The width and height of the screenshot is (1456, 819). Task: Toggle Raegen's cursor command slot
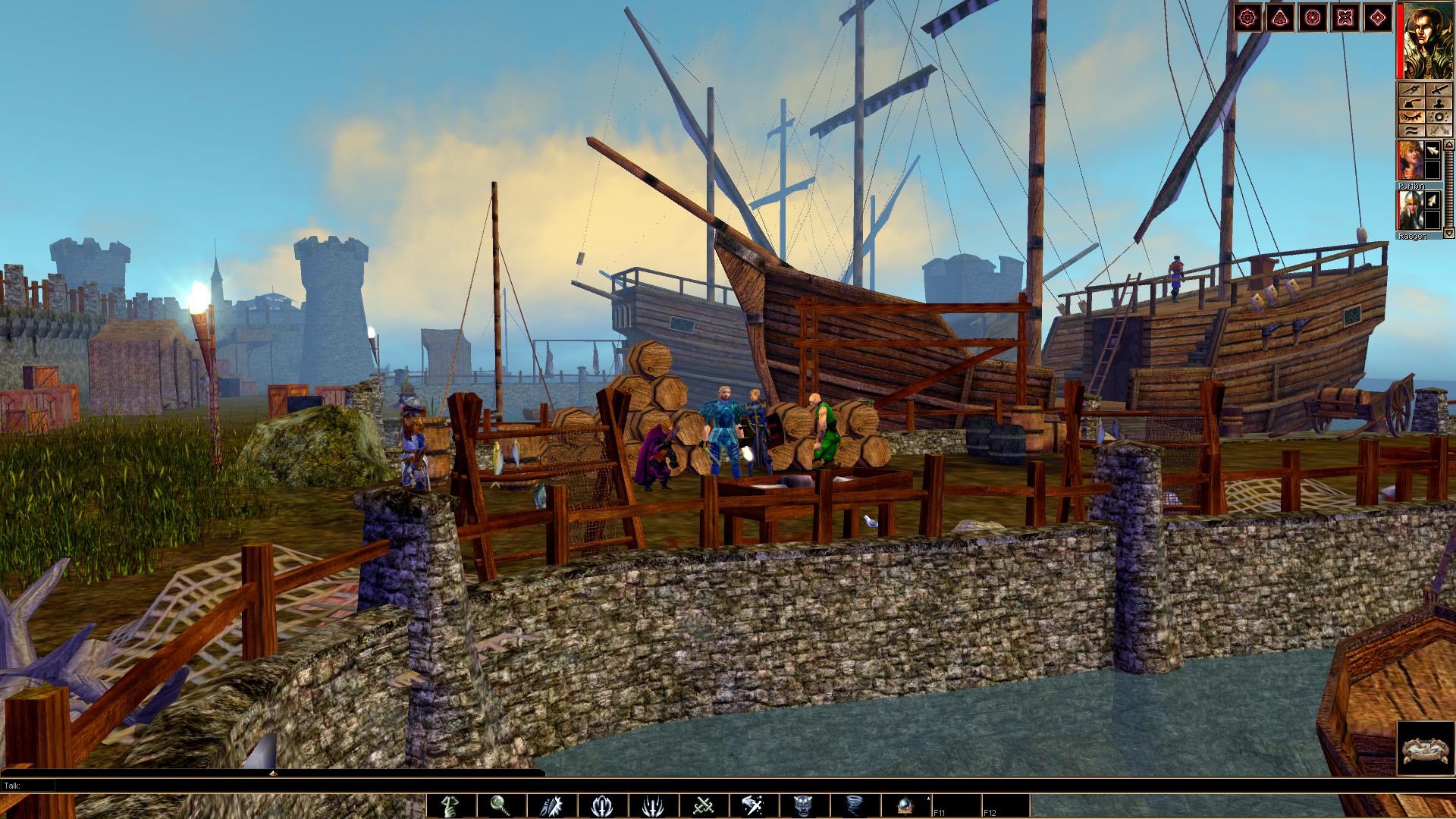[x=1433, y=200]
